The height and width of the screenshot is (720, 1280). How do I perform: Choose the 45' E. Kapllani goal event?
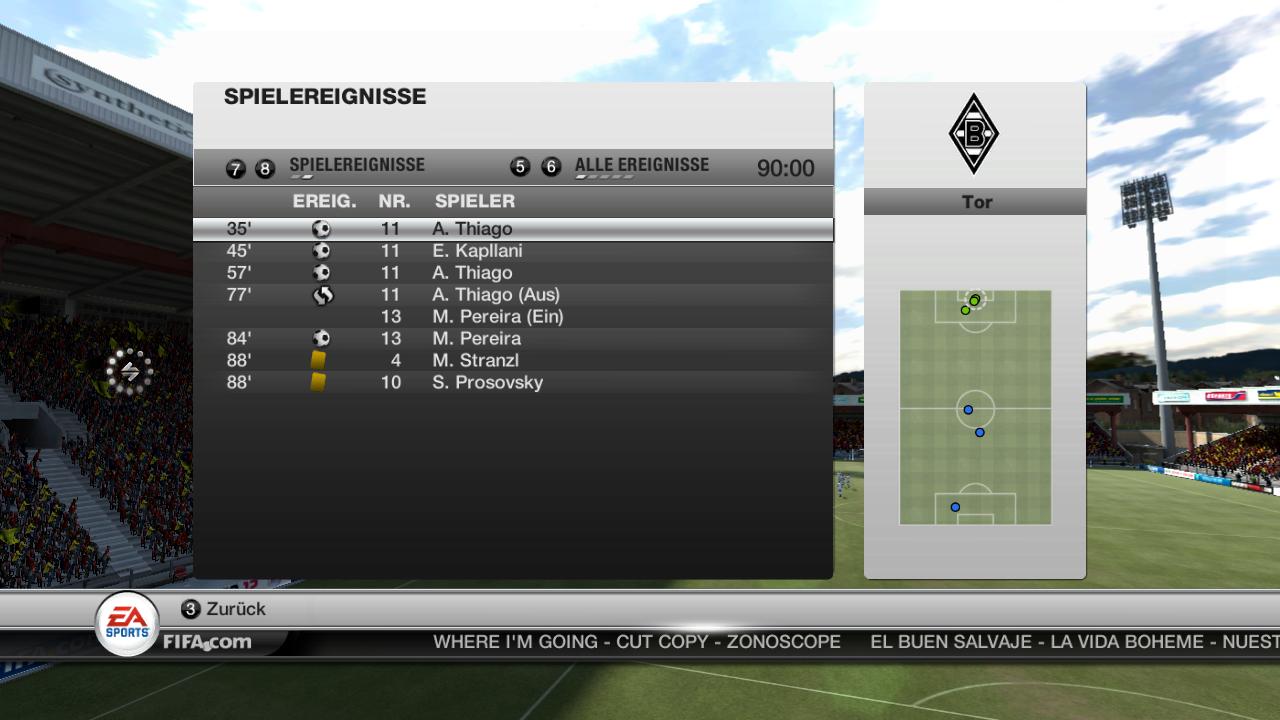click(x=512, y=251)
